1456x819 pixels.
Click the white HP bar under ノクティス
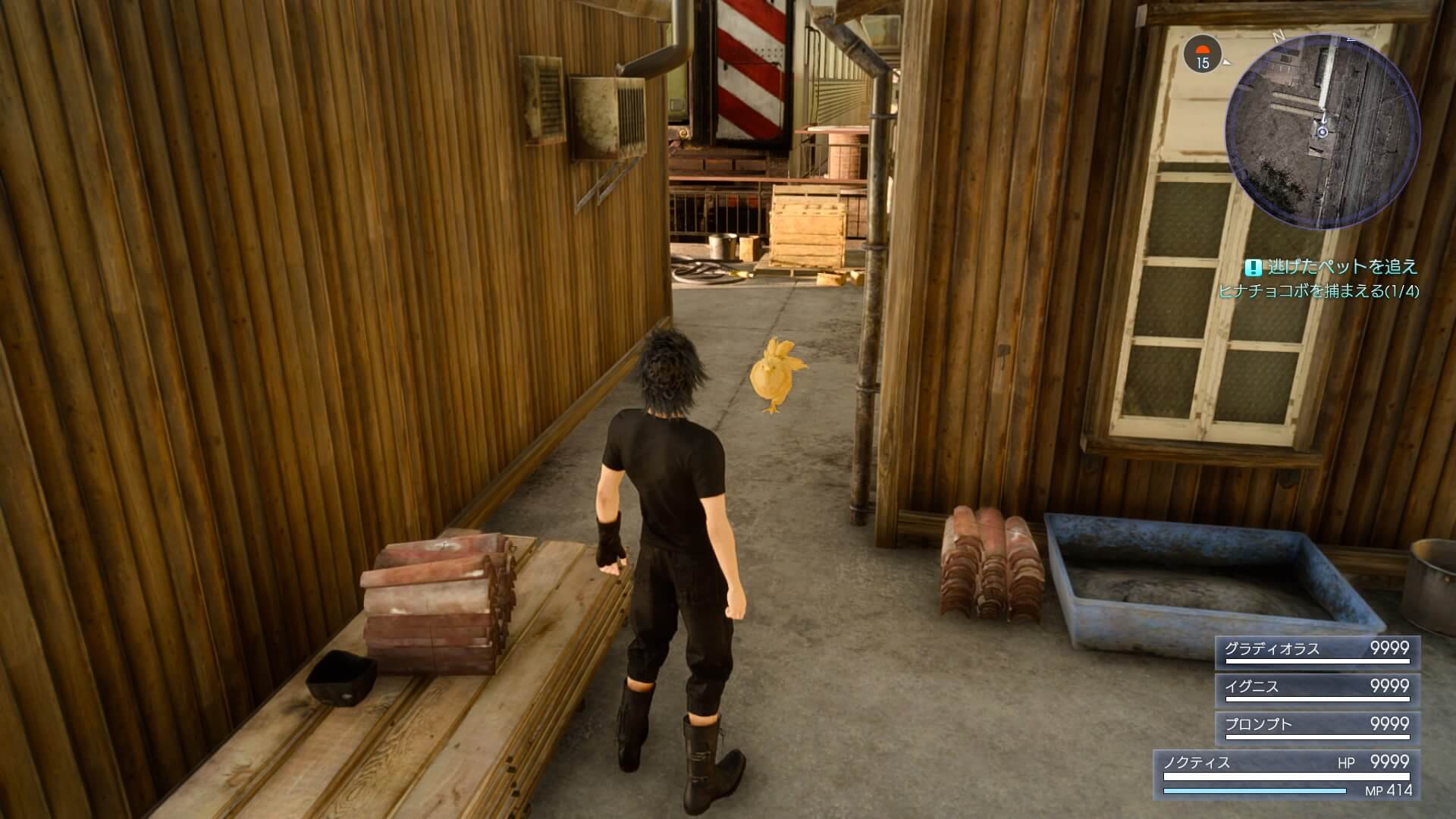click(1287, 777)
